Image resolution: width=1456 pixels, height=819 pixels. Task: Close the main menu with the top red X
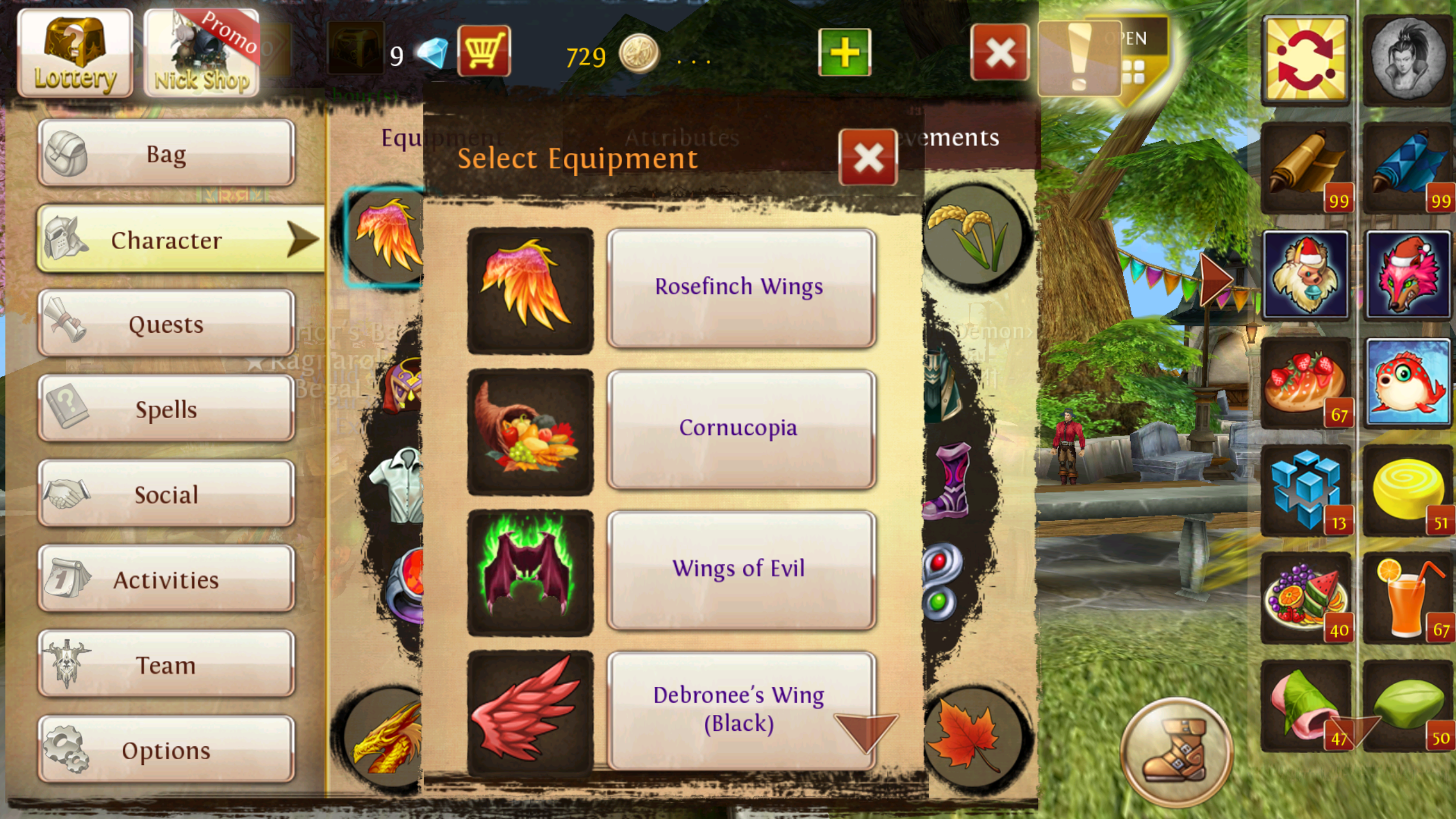999,52
